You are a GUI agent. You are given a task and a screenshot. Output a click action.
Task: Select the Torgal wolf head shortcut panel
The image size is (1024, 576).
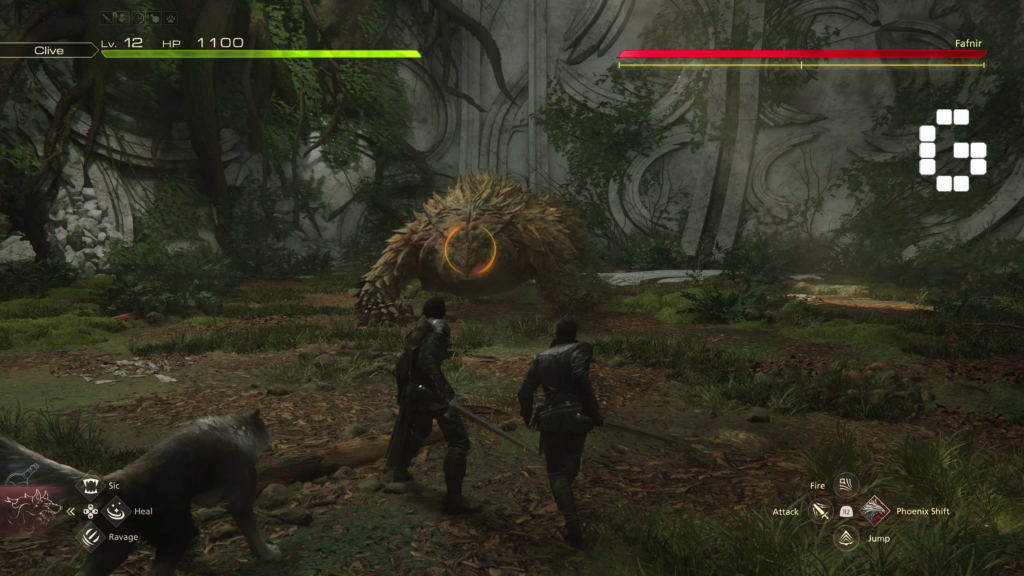pos(32,505)
